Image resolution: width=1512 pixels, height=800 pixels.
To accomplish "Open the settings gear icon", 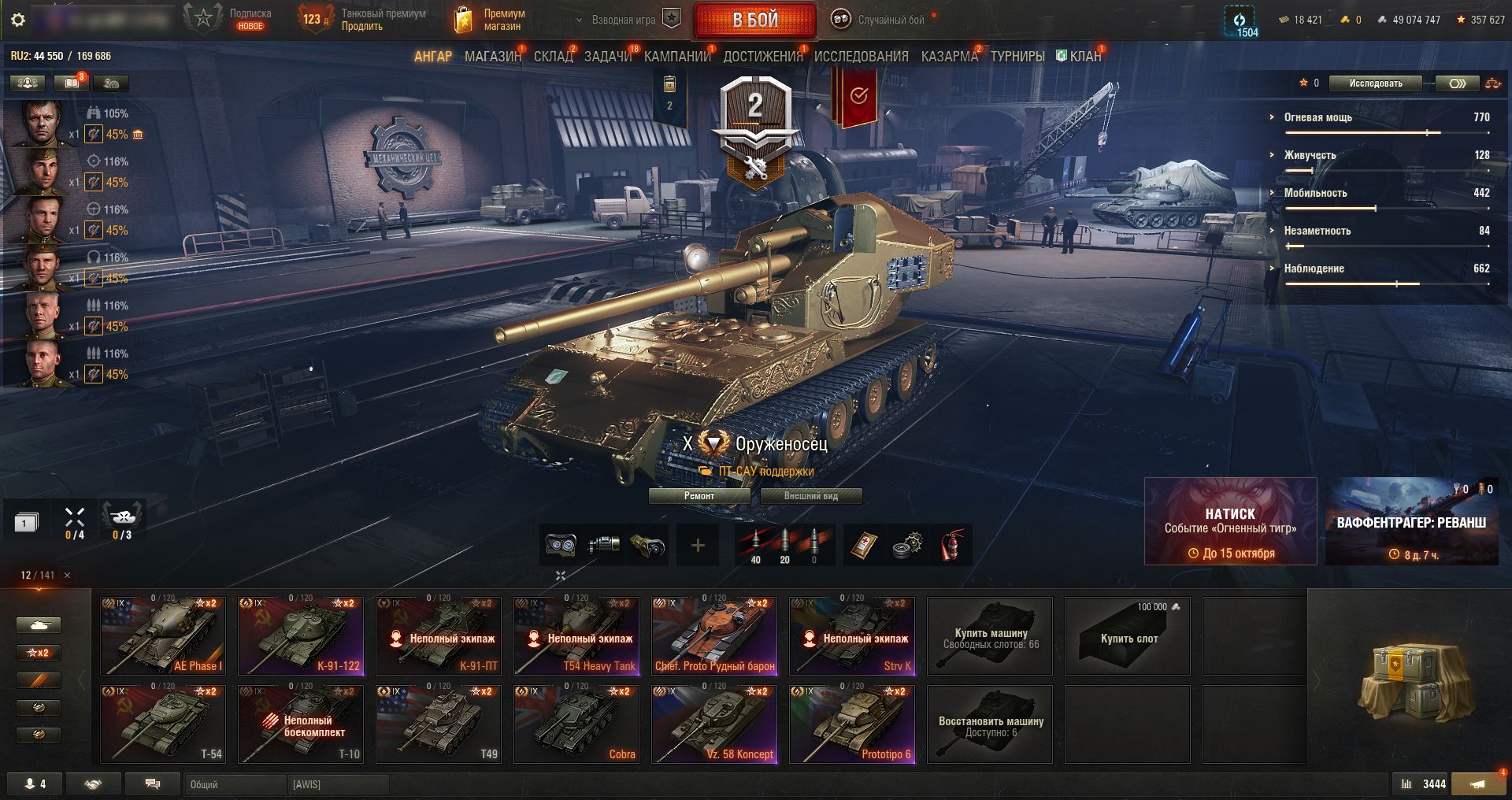I will point(18,20).
